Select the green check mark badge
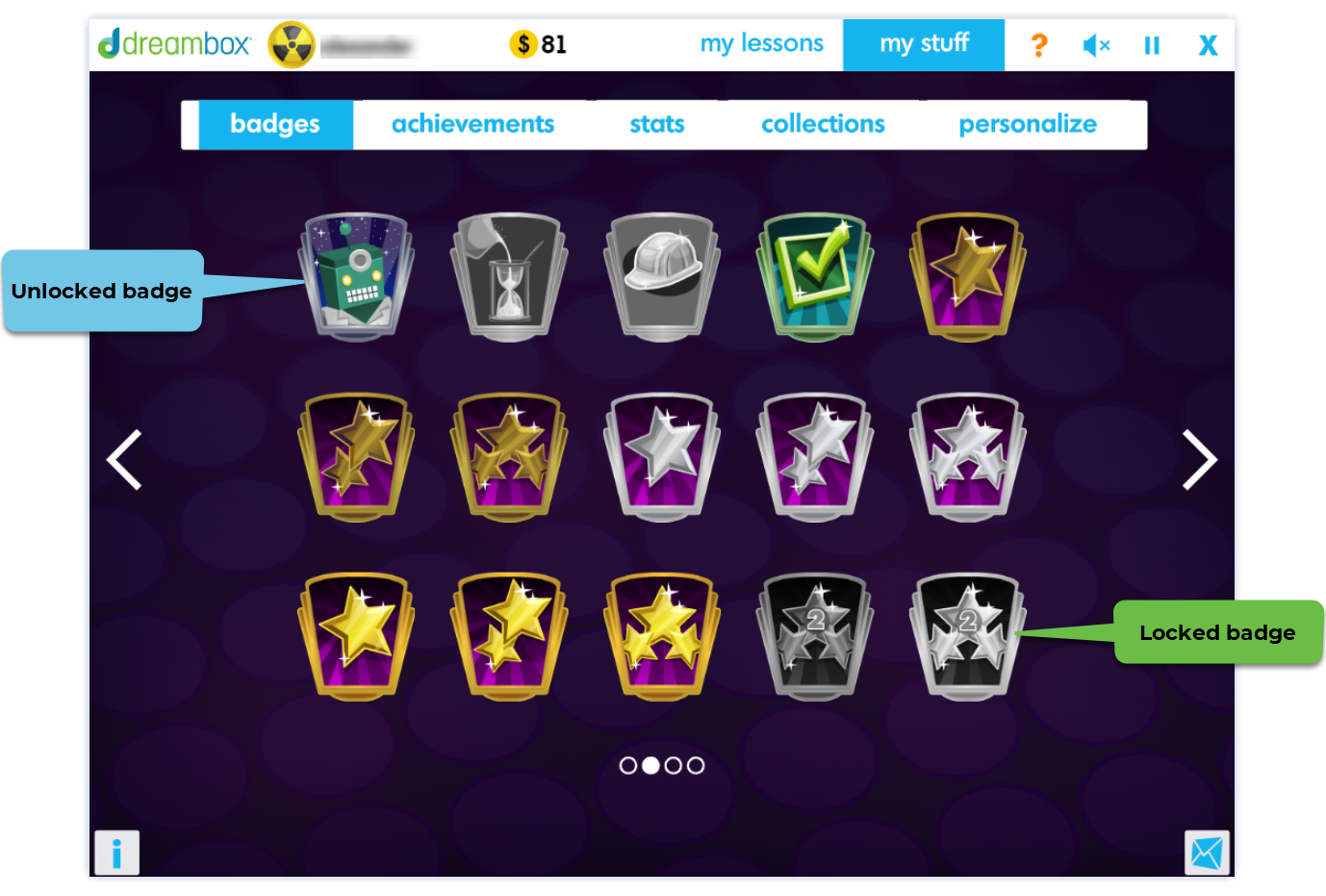This screenshot has width=1326, height=896. 813,276
